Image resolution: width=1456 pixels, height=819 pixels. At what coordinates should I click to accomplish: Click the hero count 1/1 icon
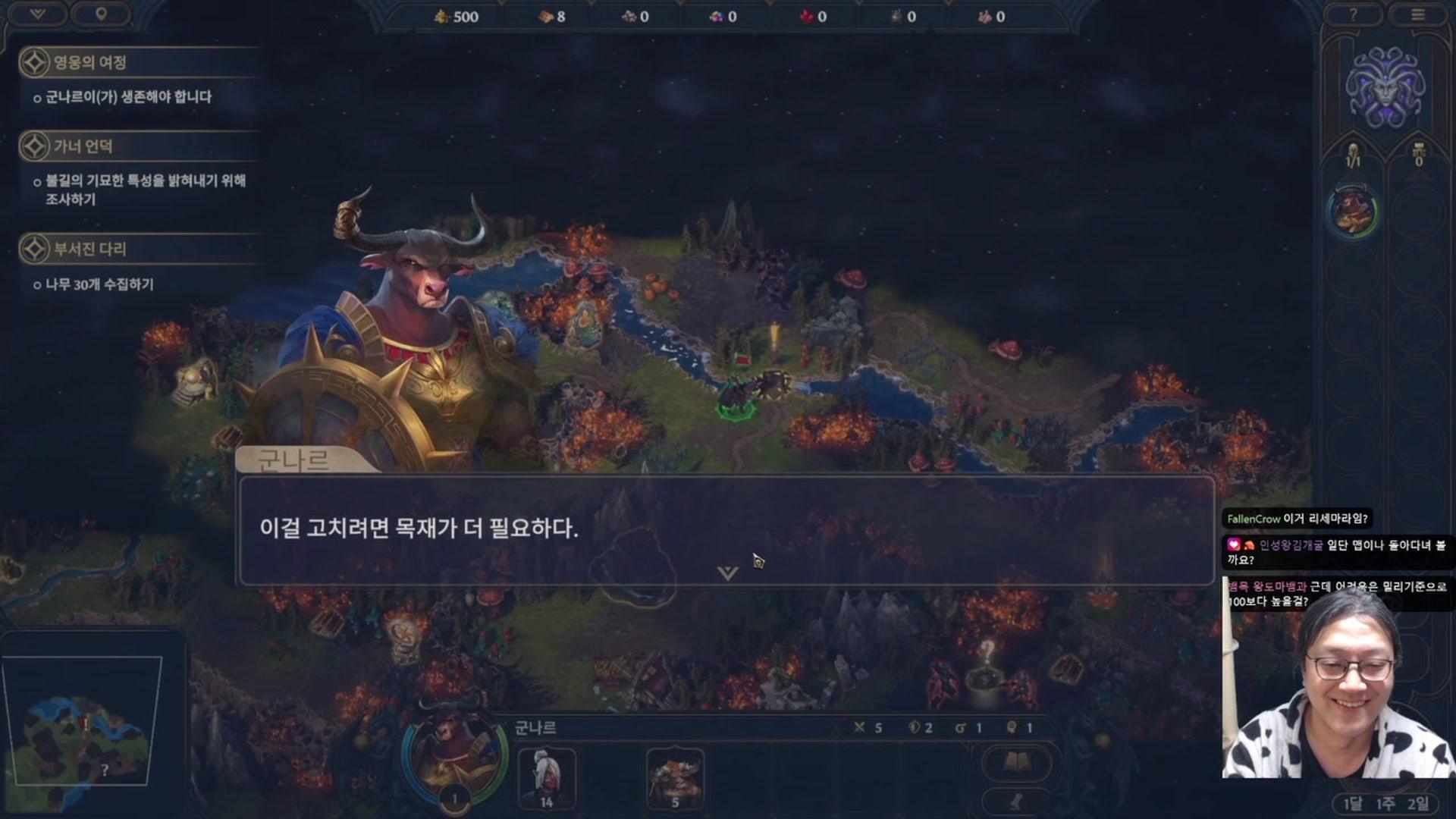[x=1354, y=155]
